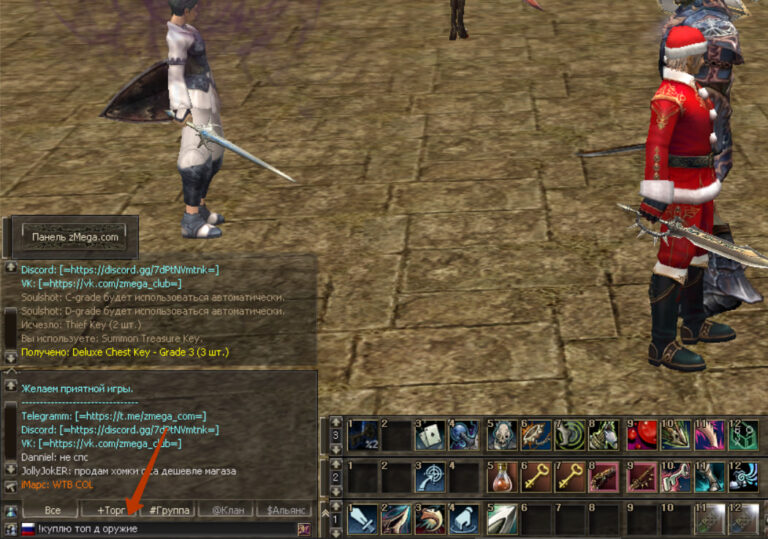Click the Russian flag language icon
The width and height of the screenshot is (768, 539).
click(x=28, y=528)
